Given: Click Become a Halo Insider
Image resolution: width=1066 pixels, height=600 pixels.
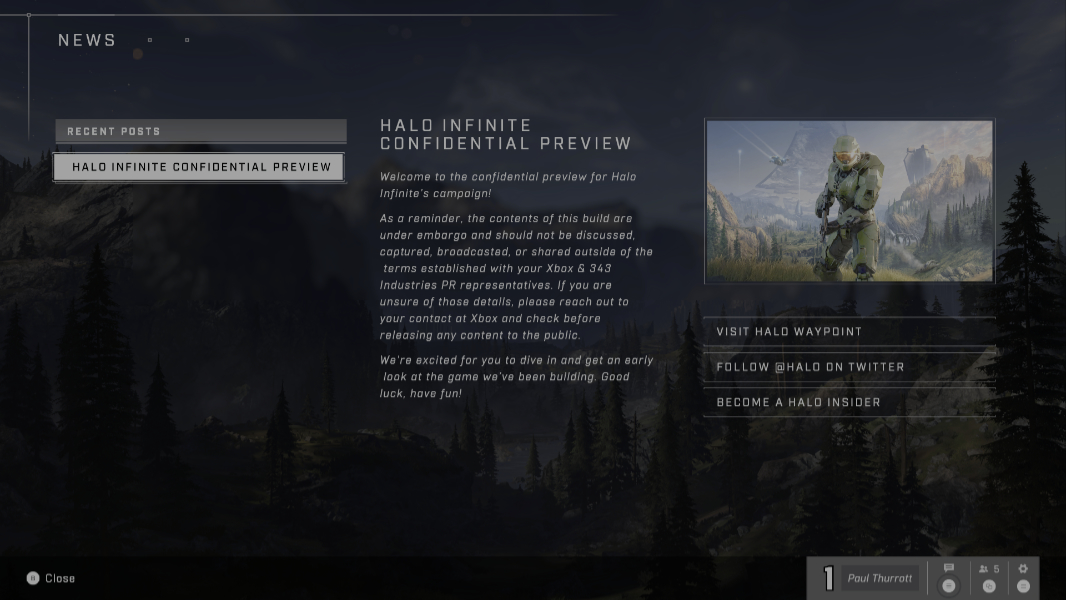Looking at the screenshot, I should [x=849, y=402].
